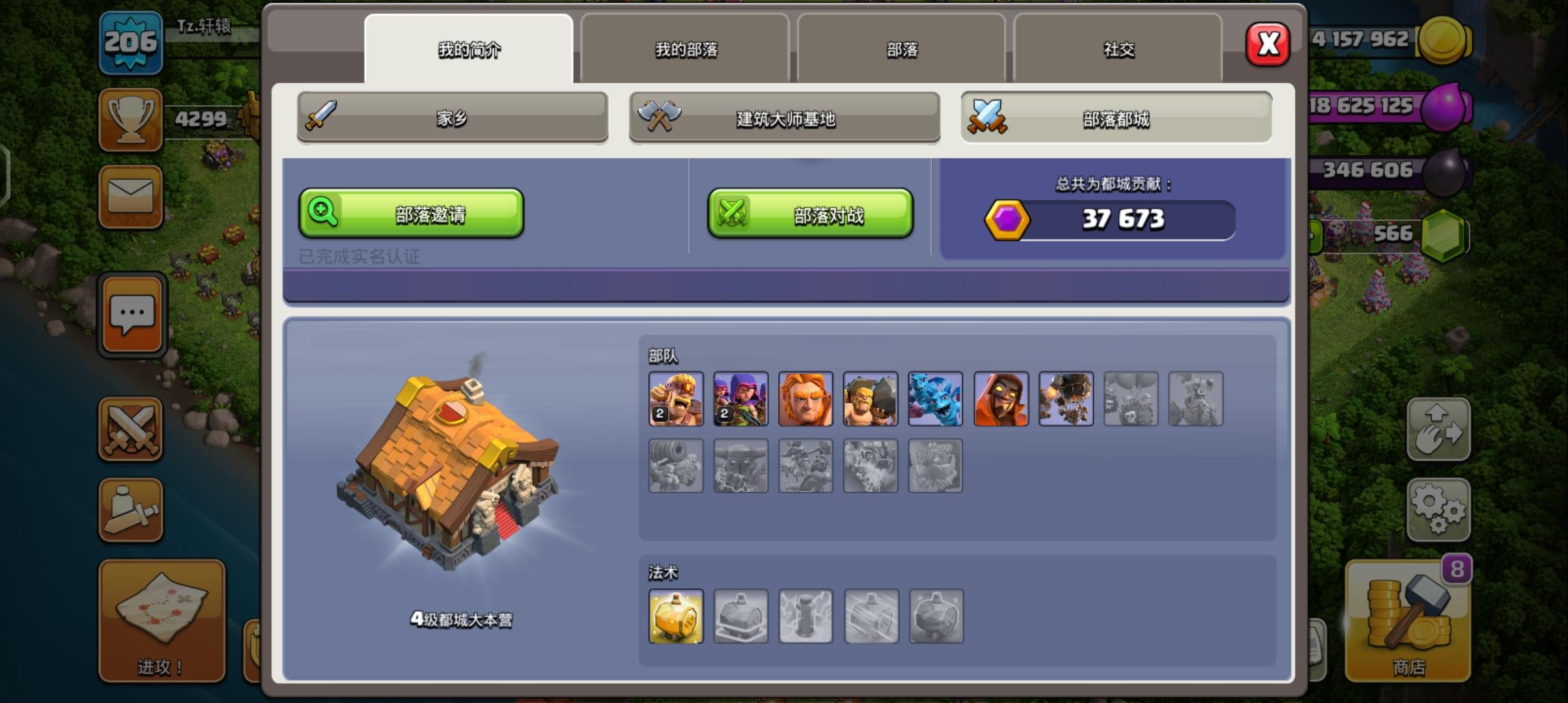1568x703 pixels.
Task: Select the Super Giant troop icon
Action: pos(805,398)
